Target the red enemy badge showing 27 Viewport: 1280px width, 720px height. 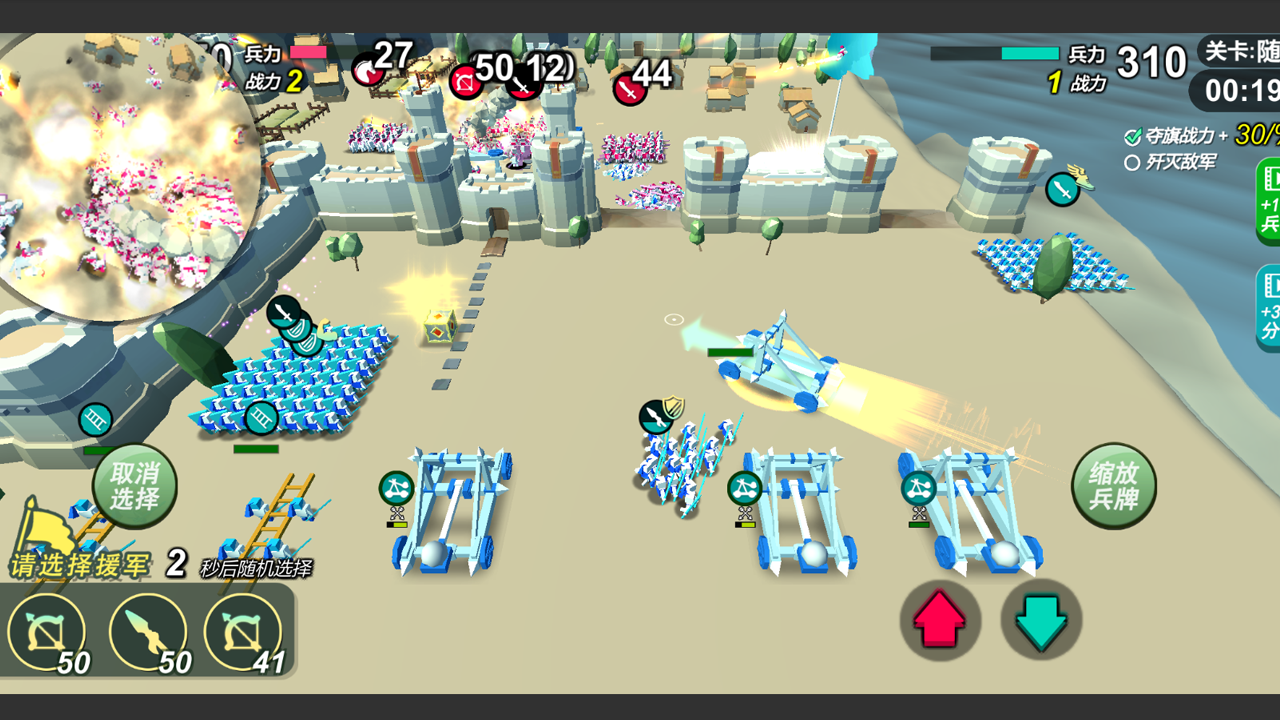pyautogui.click(x=367, y=70)
